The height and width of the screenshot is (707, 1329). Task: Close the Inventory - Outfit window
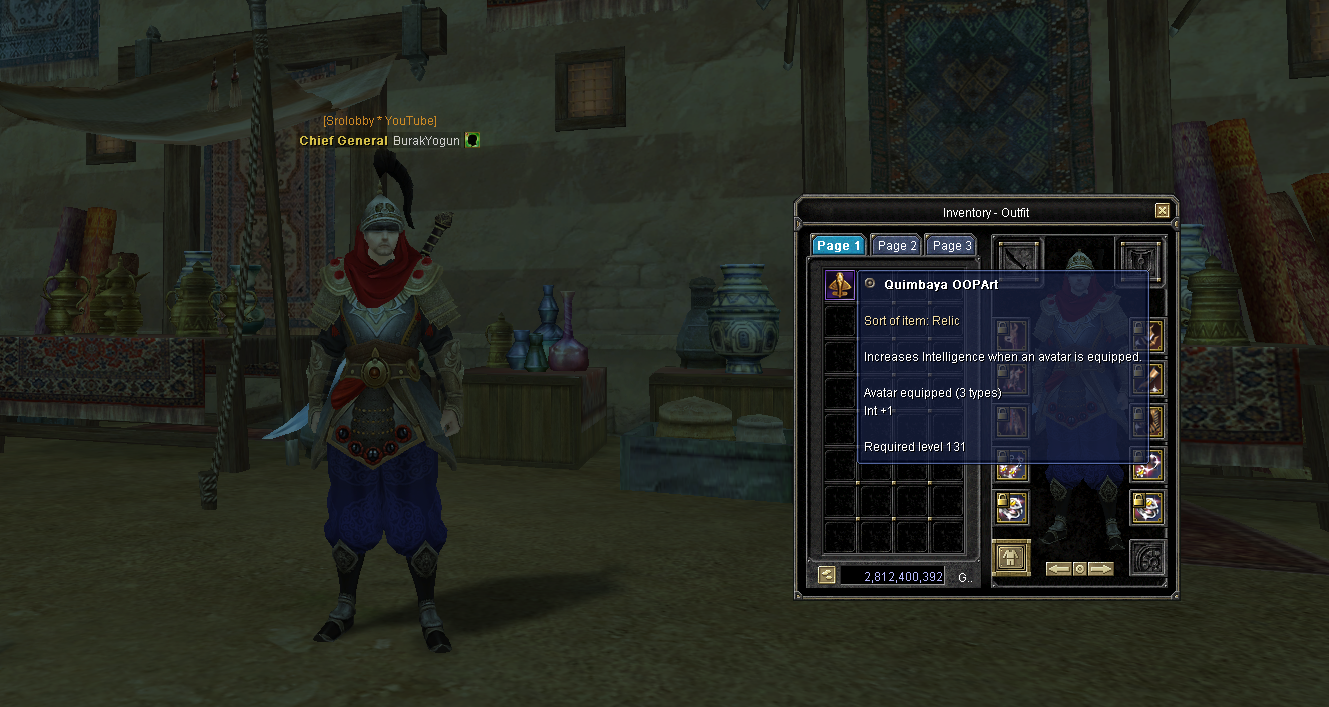[x=1162, y=211]
